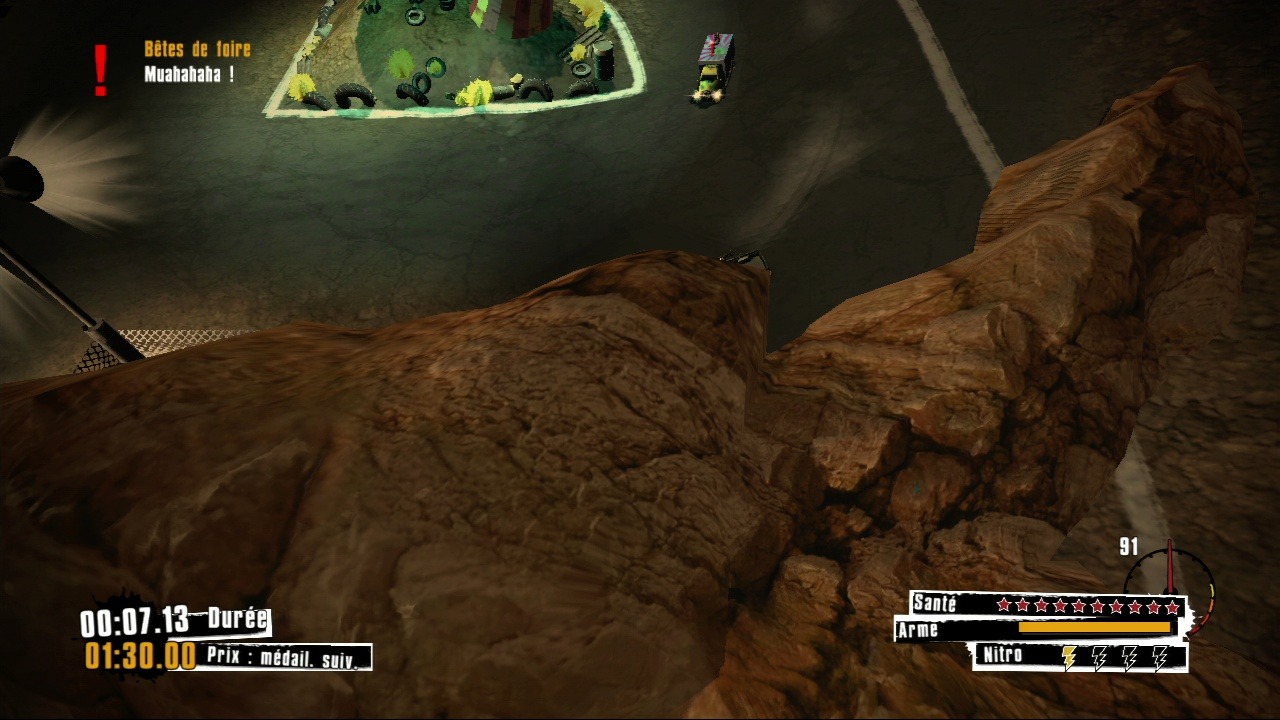Open the Bêtes de foire objective notice
The image size is (1280, 720).
point(197,49)
